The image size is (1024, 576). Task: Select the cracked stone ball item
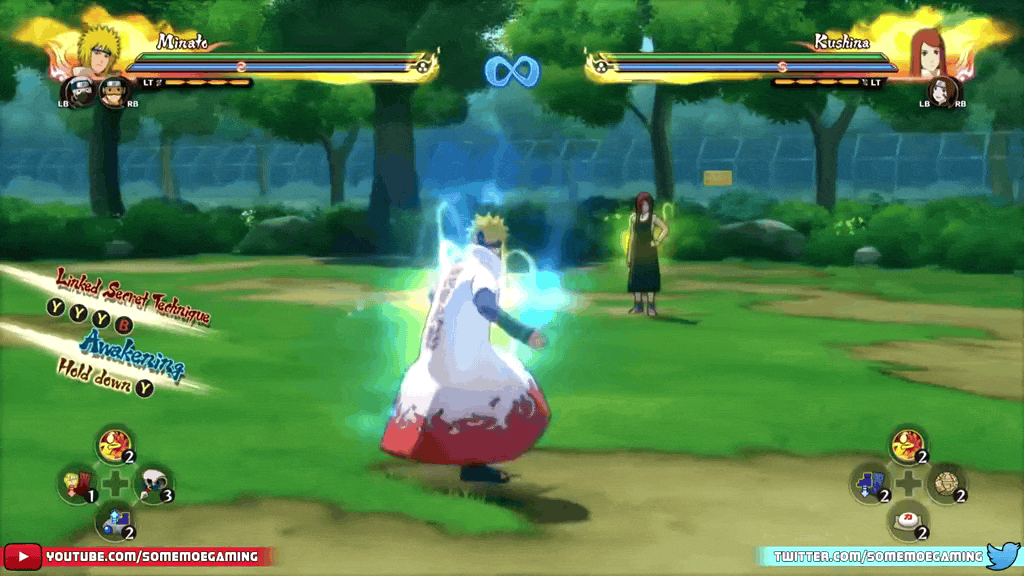pyautogui.click(x=944, y=484)
